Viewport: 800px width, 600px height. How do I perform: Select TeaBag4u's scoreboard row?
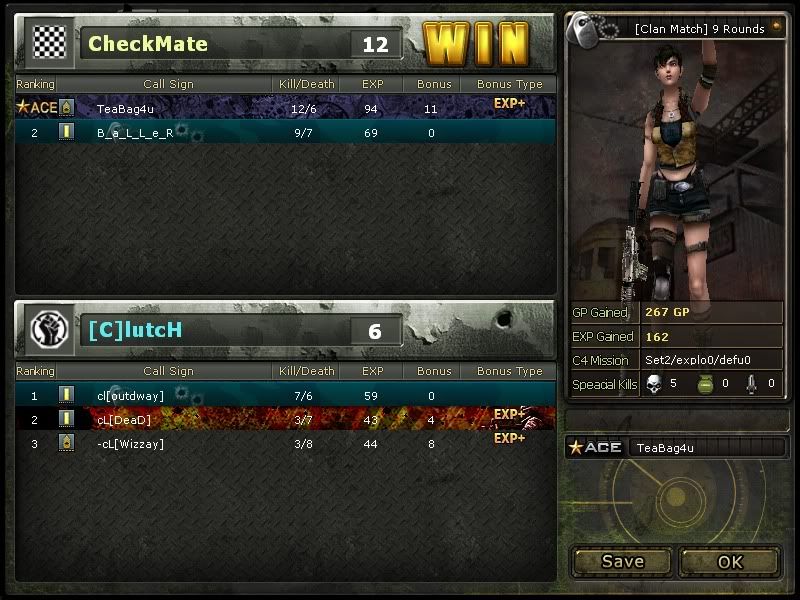coord(285,107)
